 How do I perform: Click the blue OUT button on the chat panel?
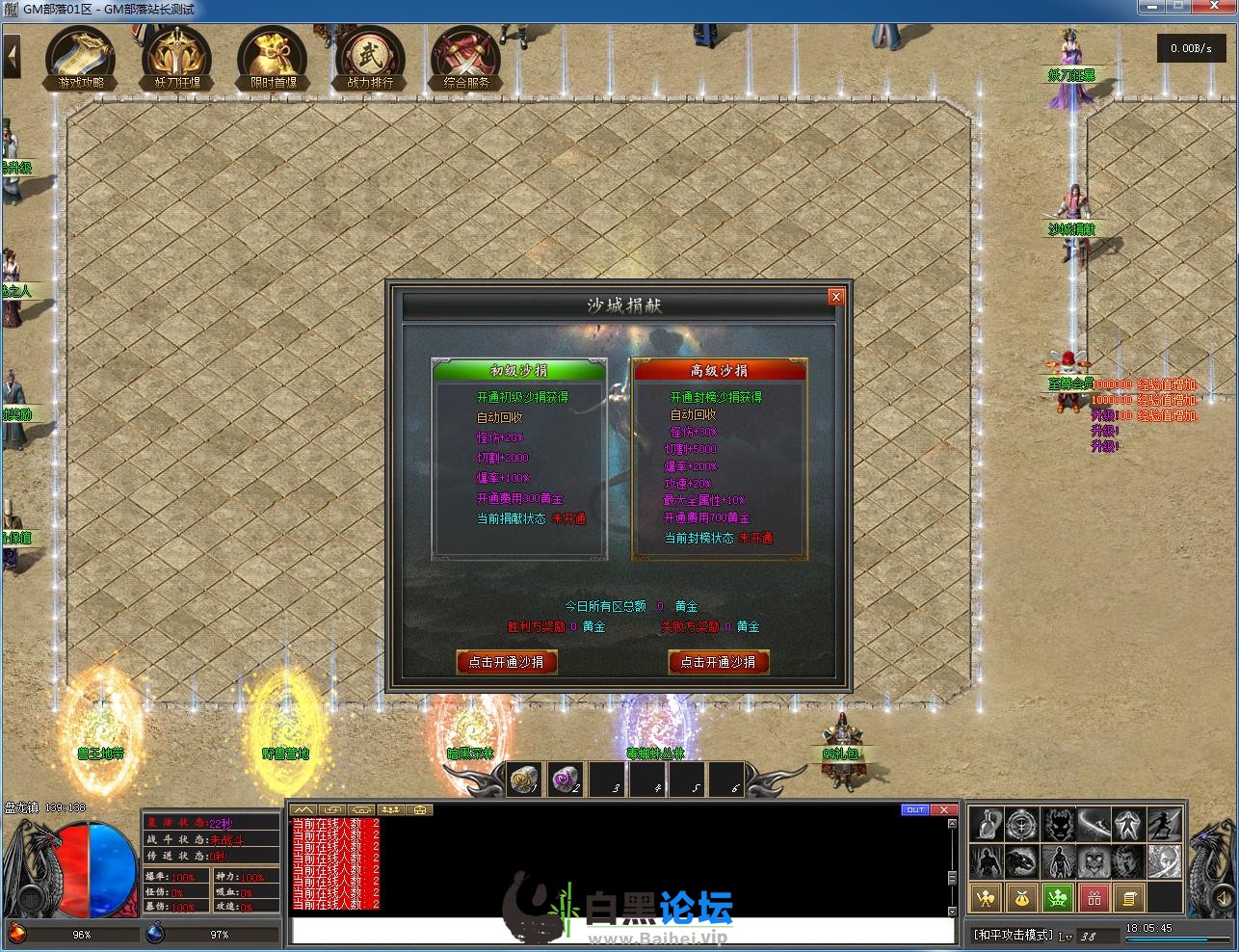point(915,809)
